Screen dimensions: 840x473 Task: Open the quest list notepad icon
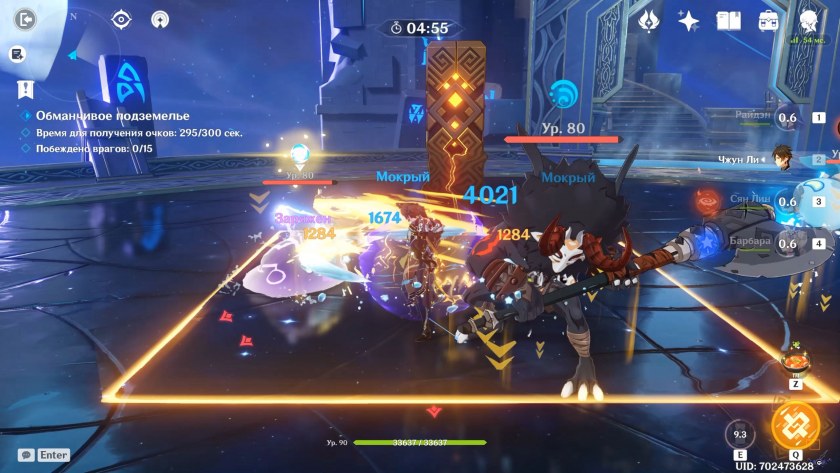[x=19, y=56]
